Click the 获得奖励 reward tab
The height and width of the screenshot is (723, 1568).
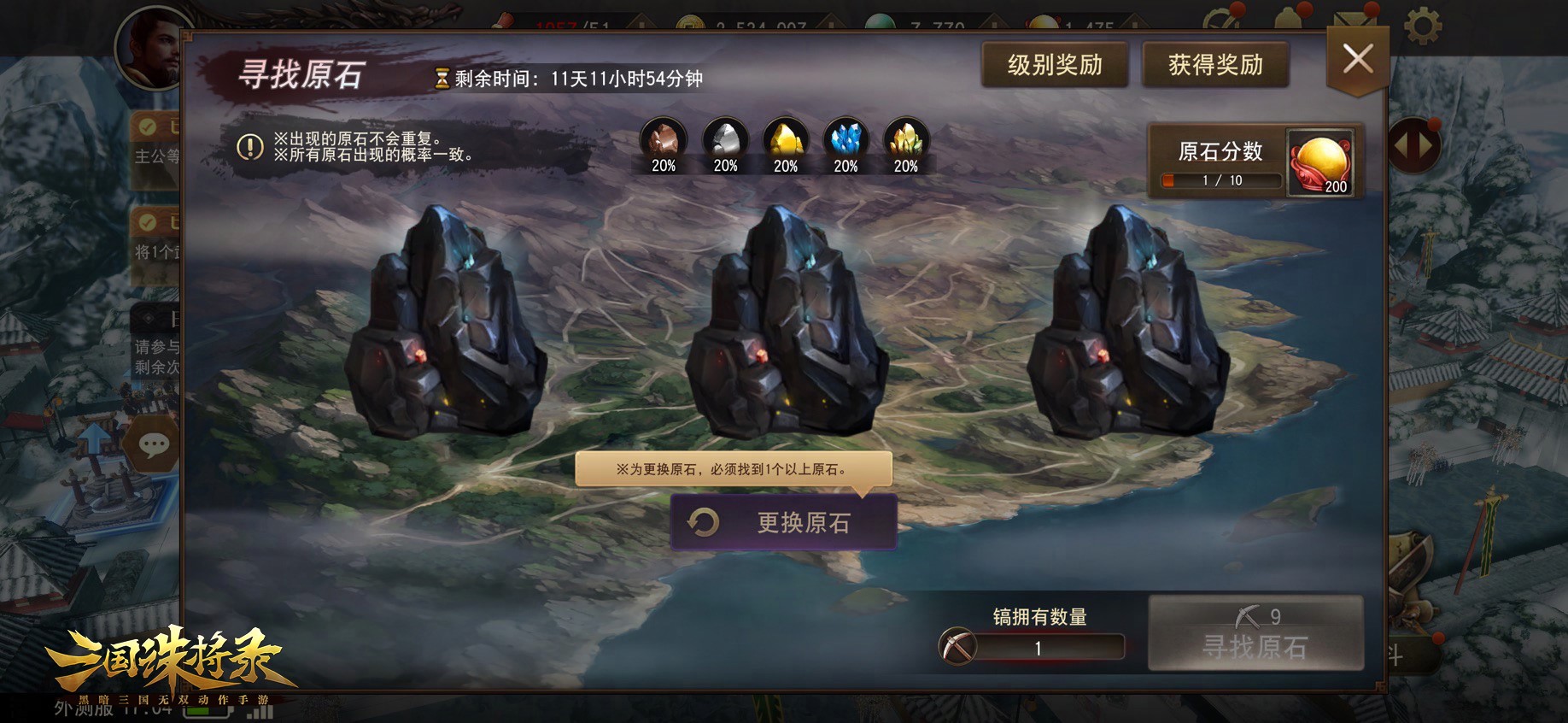(x=1216, y=63)
